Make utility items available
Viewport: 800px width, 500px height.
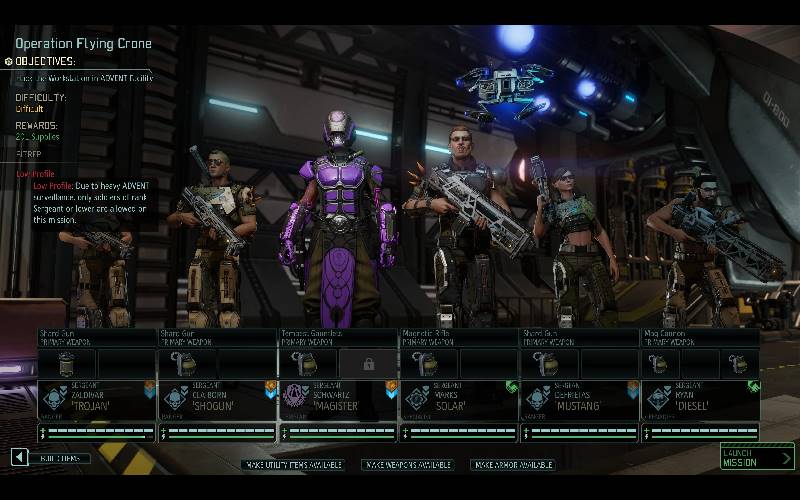click(292, 465)
